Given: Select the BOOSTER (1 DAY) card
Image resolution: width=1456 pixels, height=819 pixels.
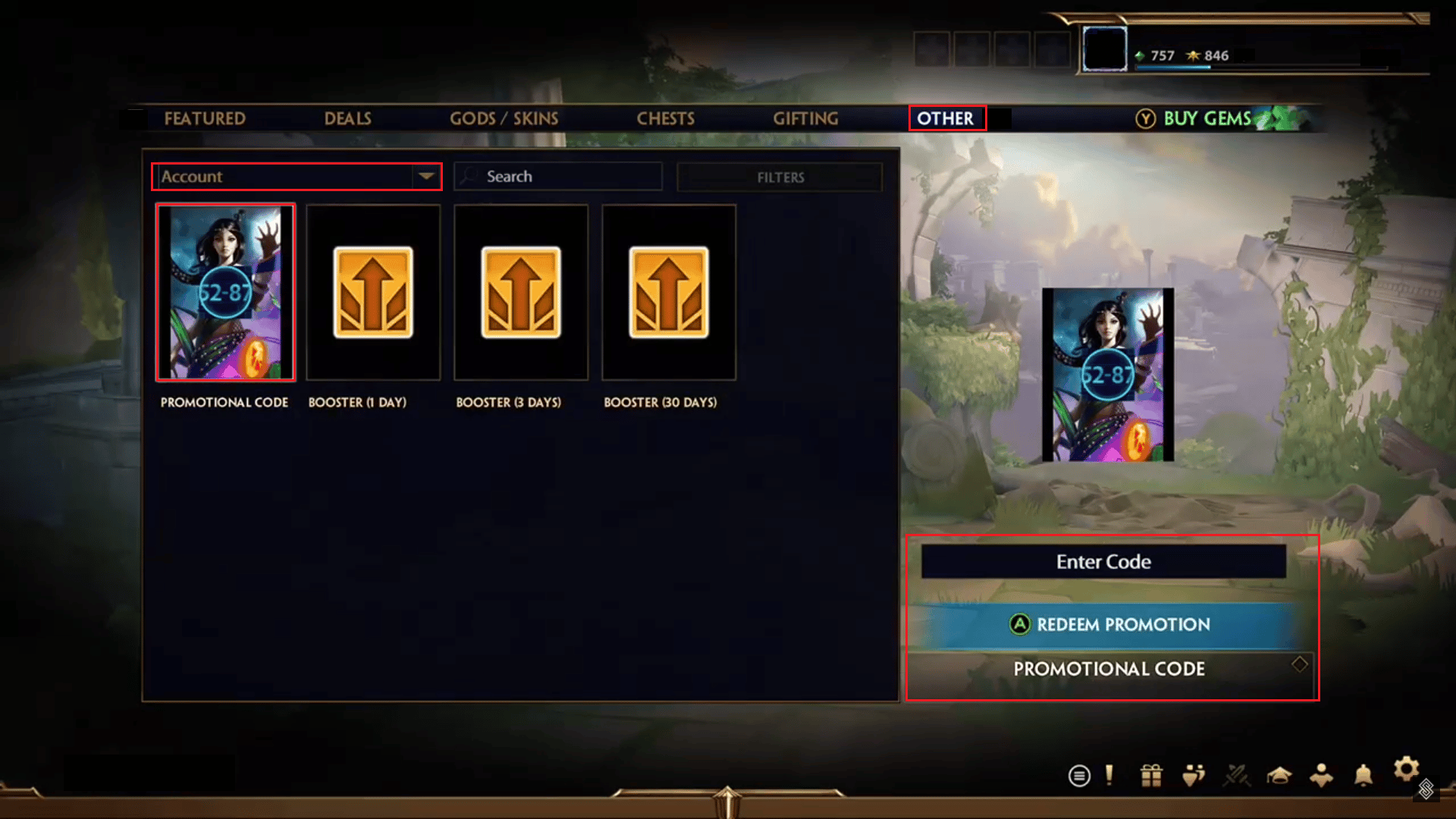Looking at the screenshot, I should pyautogui.click(x=372, y=292).
